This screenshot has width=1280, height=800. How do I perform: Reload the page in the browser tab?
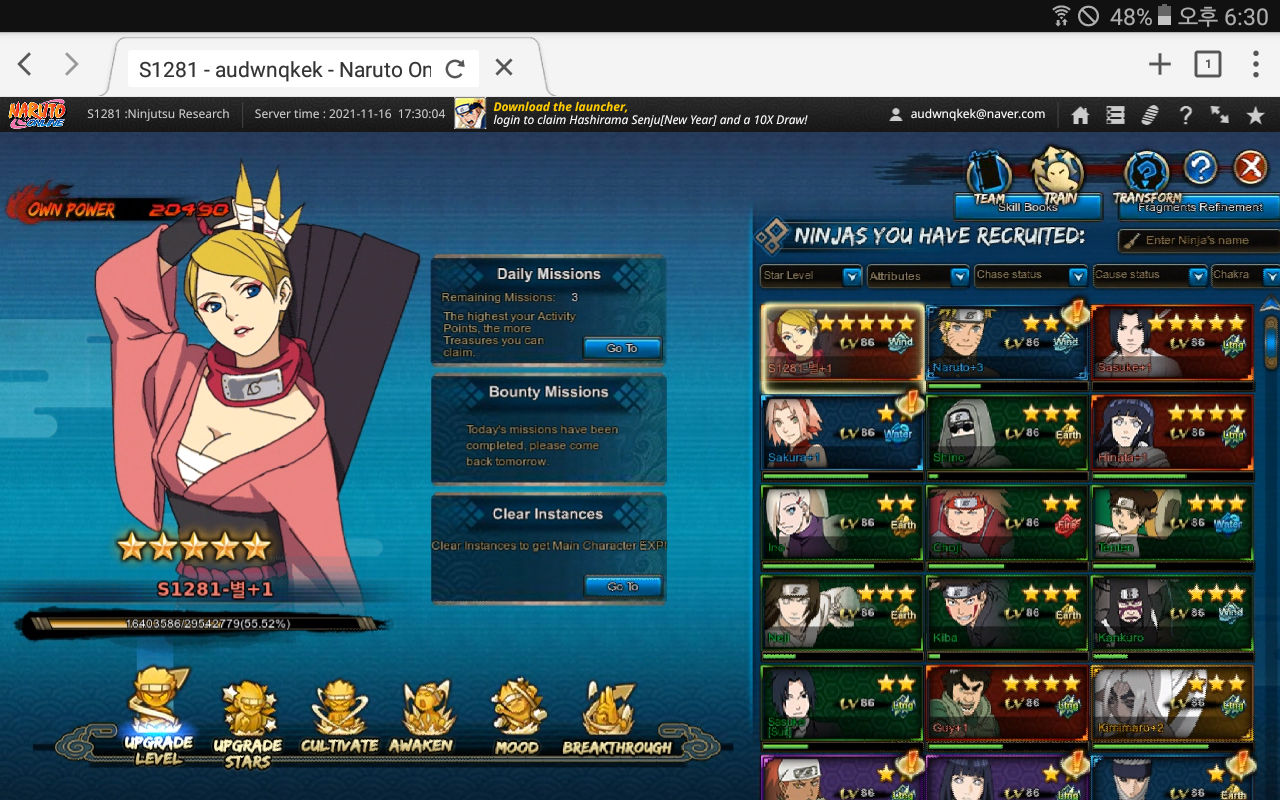[x=455, y=68]
